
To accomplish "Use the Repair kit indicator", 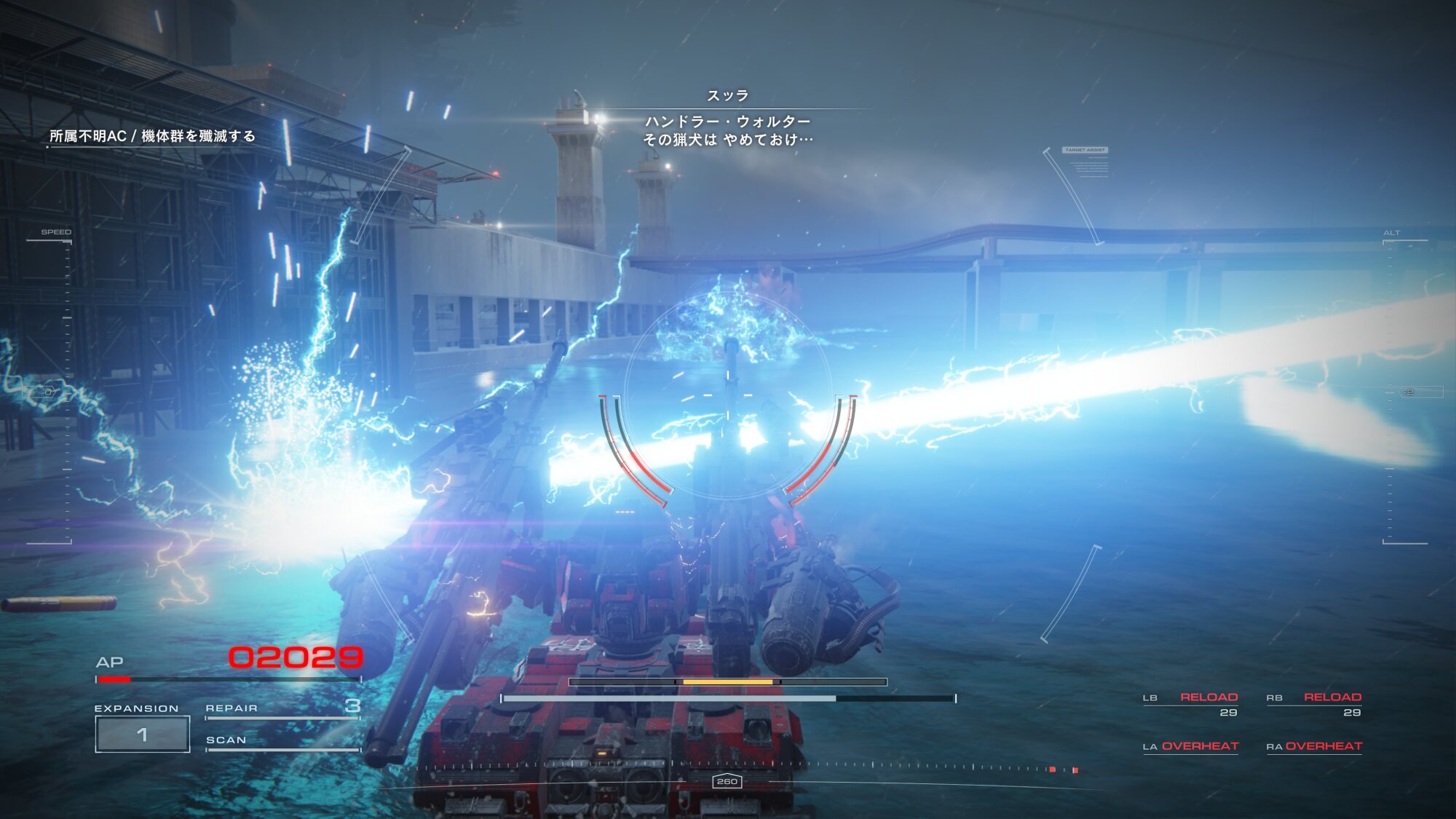I will [x=282, y=708].
